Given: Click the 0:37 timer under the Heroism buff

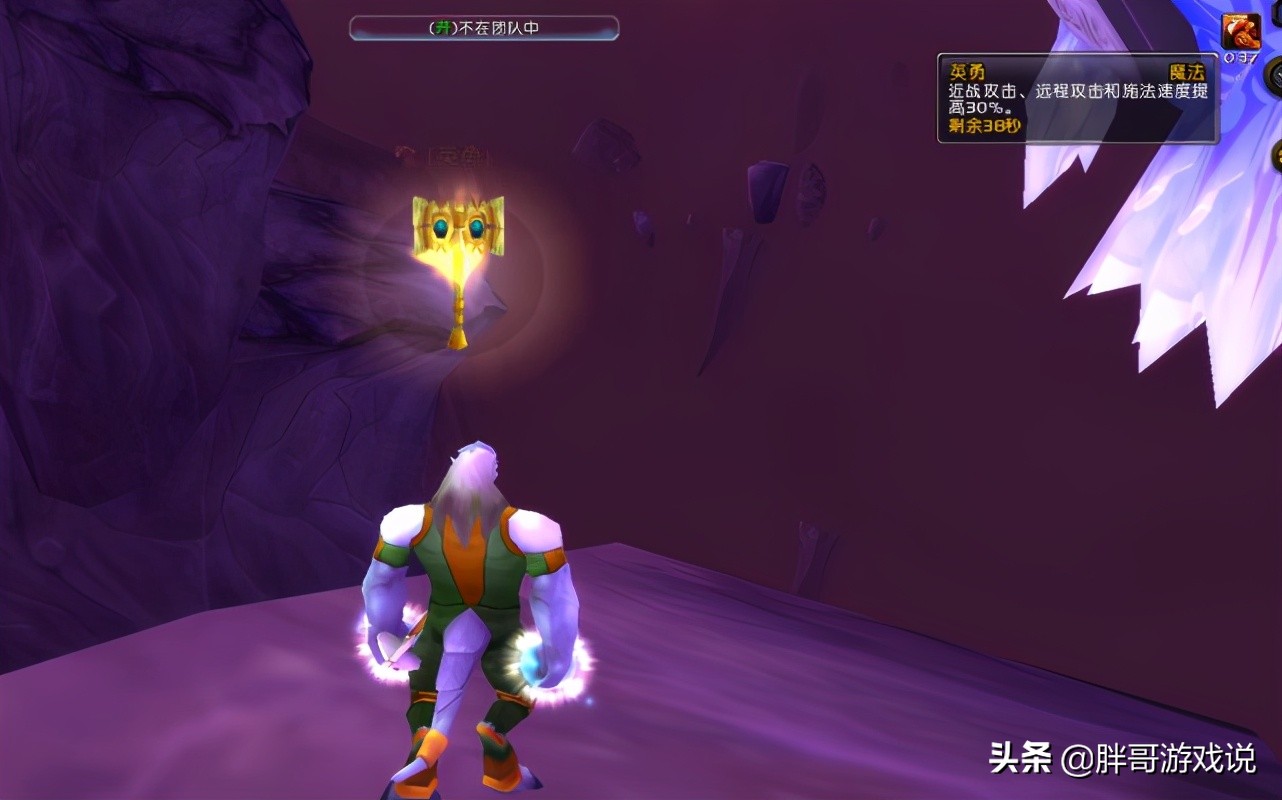Looking at the screenshot, I should 1243,57.
